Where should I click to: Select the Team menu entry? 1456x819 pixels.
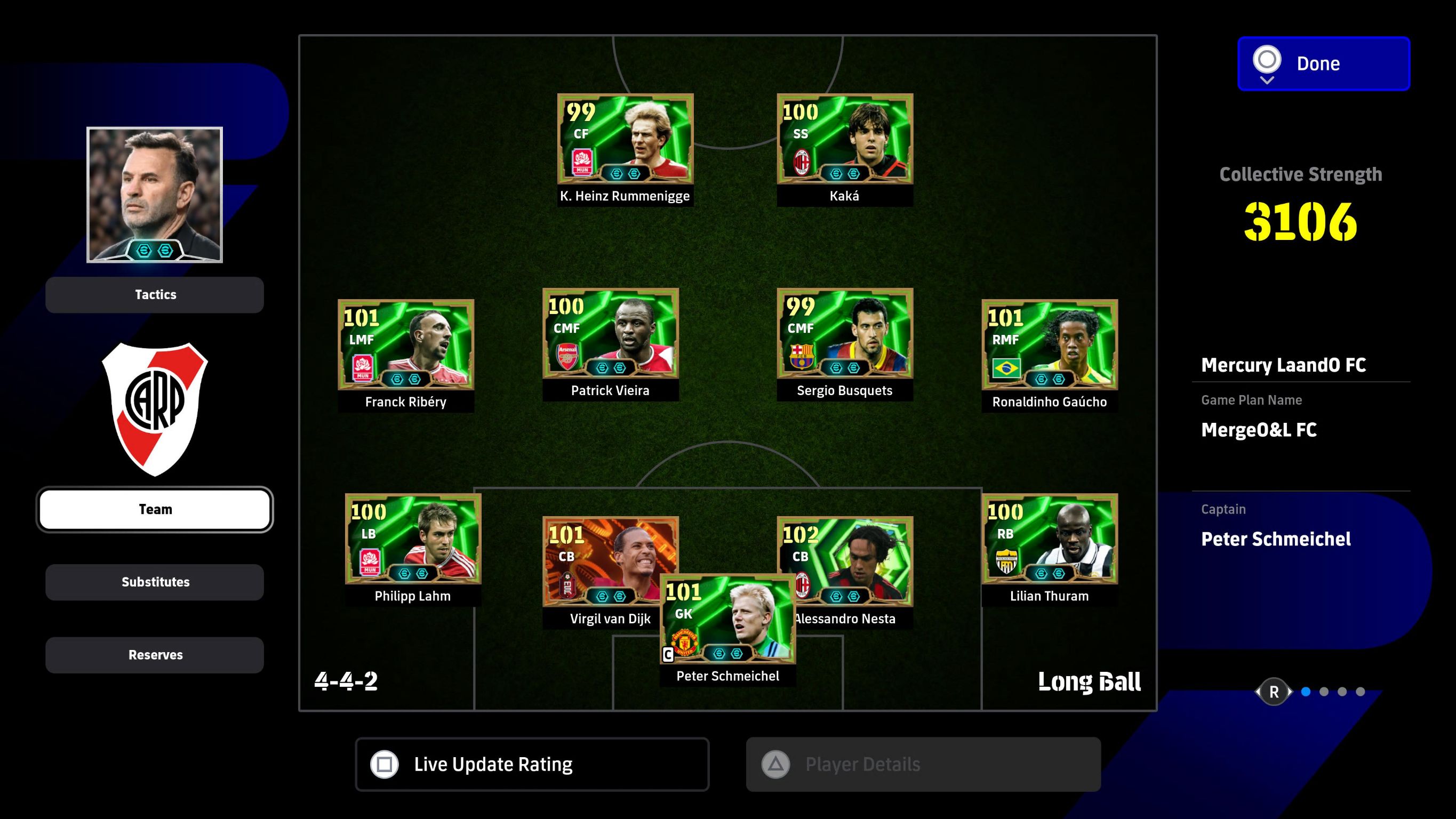155,509
